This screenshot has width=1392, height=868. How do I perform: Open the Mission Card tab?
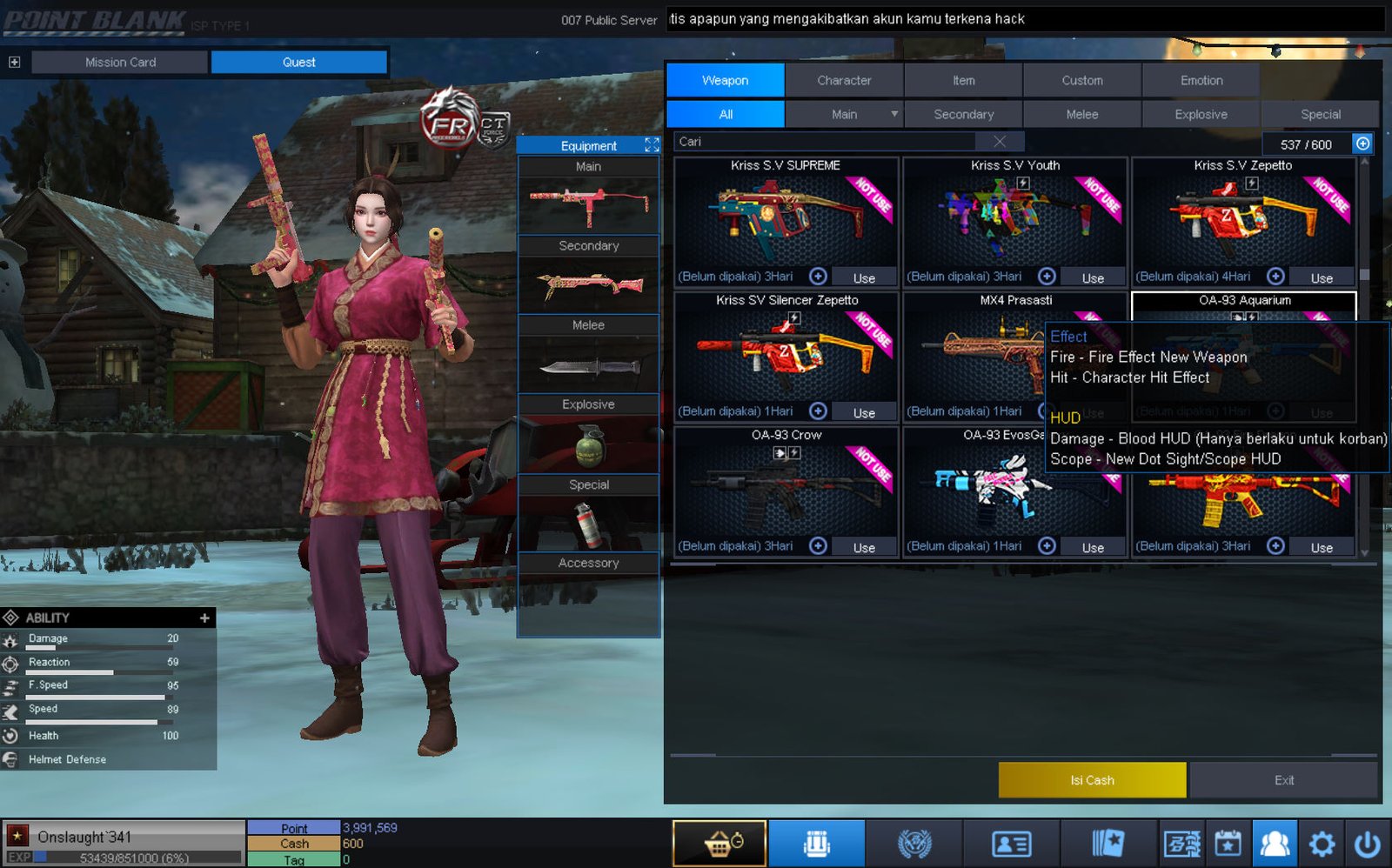(120, 62)
